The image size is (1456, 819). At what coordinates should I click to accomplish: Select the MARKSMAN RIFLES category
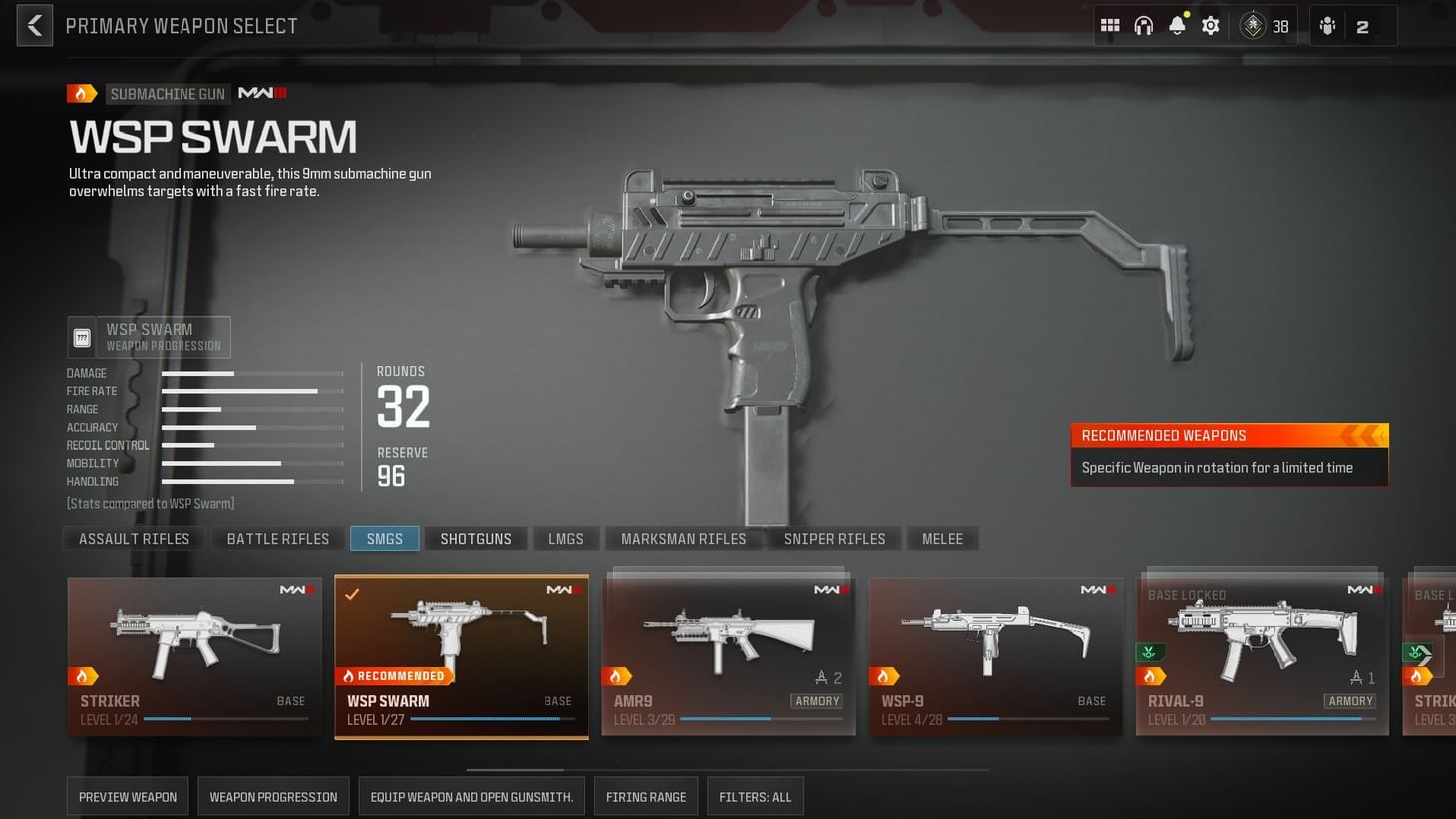click(683, 538)
